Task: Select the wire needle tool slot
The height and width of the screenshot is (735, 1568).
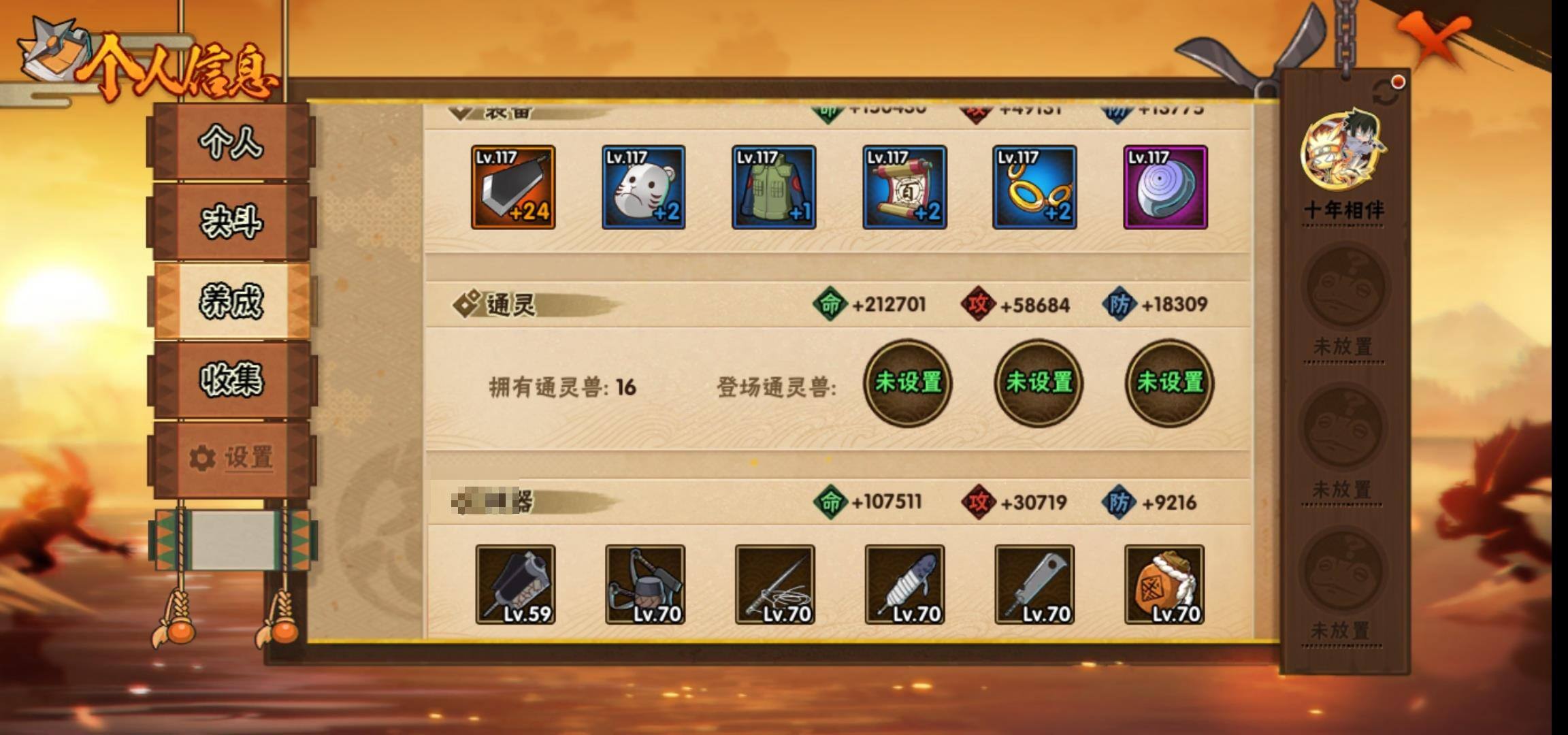Action: [x=774, y=584]
